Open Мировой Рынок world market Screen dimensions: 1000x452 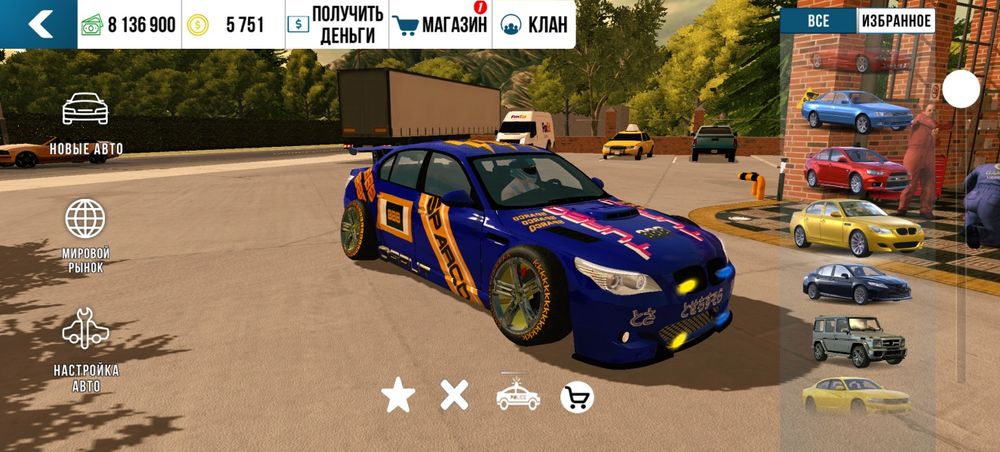[x=86, y=236]
